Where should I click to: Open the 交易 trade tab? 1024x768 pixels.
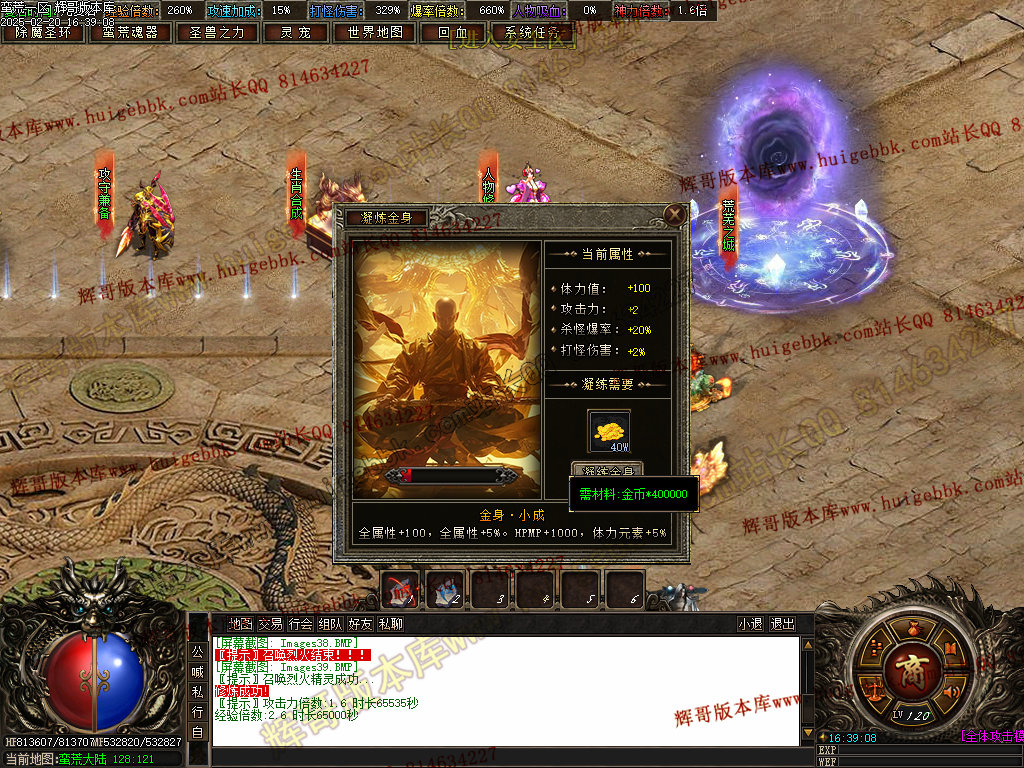(x=270, y=624)
